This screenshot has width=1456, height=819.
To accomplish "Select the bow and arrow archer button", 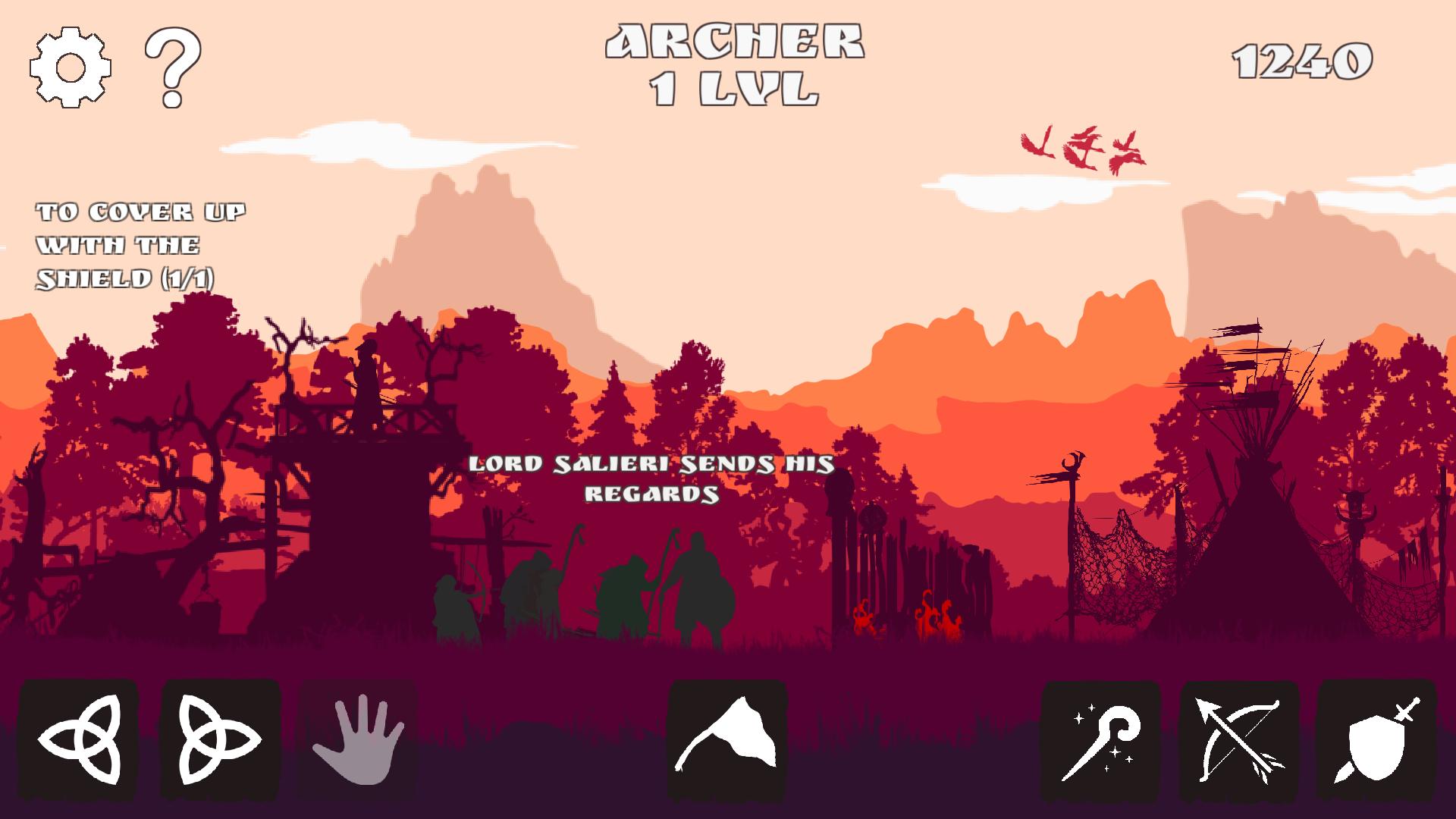I will click(1239, 741).
